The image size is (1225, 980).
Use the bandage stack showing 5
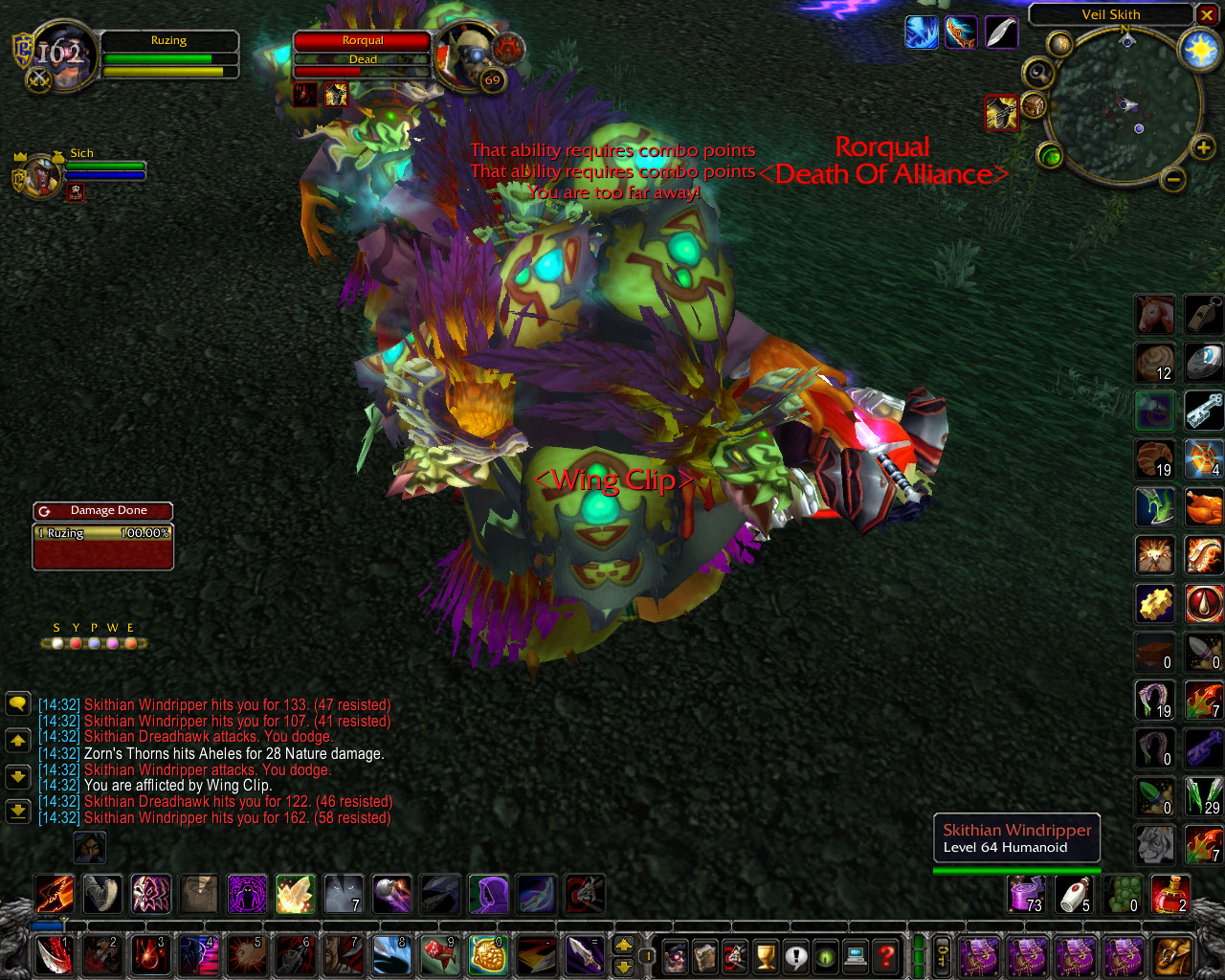point(1075,894)
